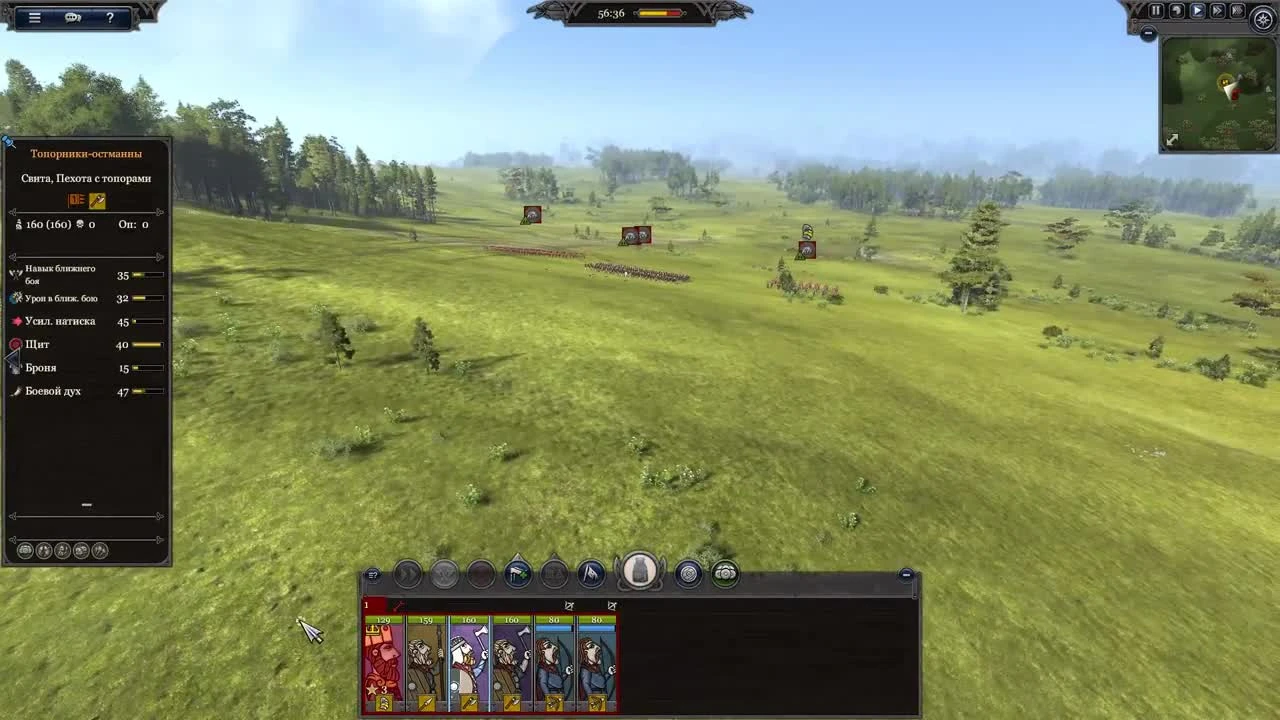The image size is (1280, 720).
Task: Click the chevron marker above the 80-strength unit card
Action: pos(570,605)
